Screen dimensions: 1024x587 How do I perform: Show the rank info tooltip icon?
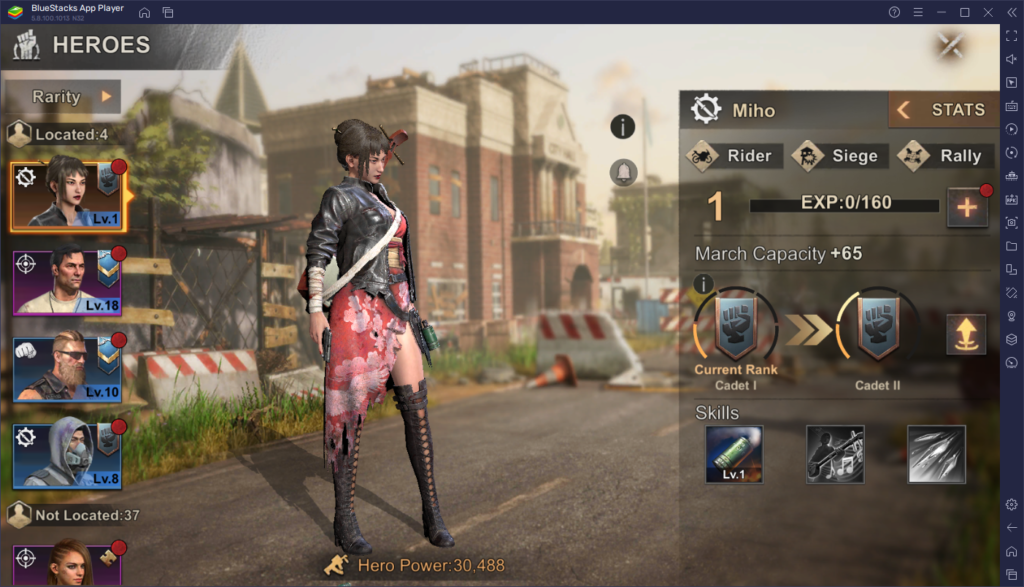tap(703, 285)
